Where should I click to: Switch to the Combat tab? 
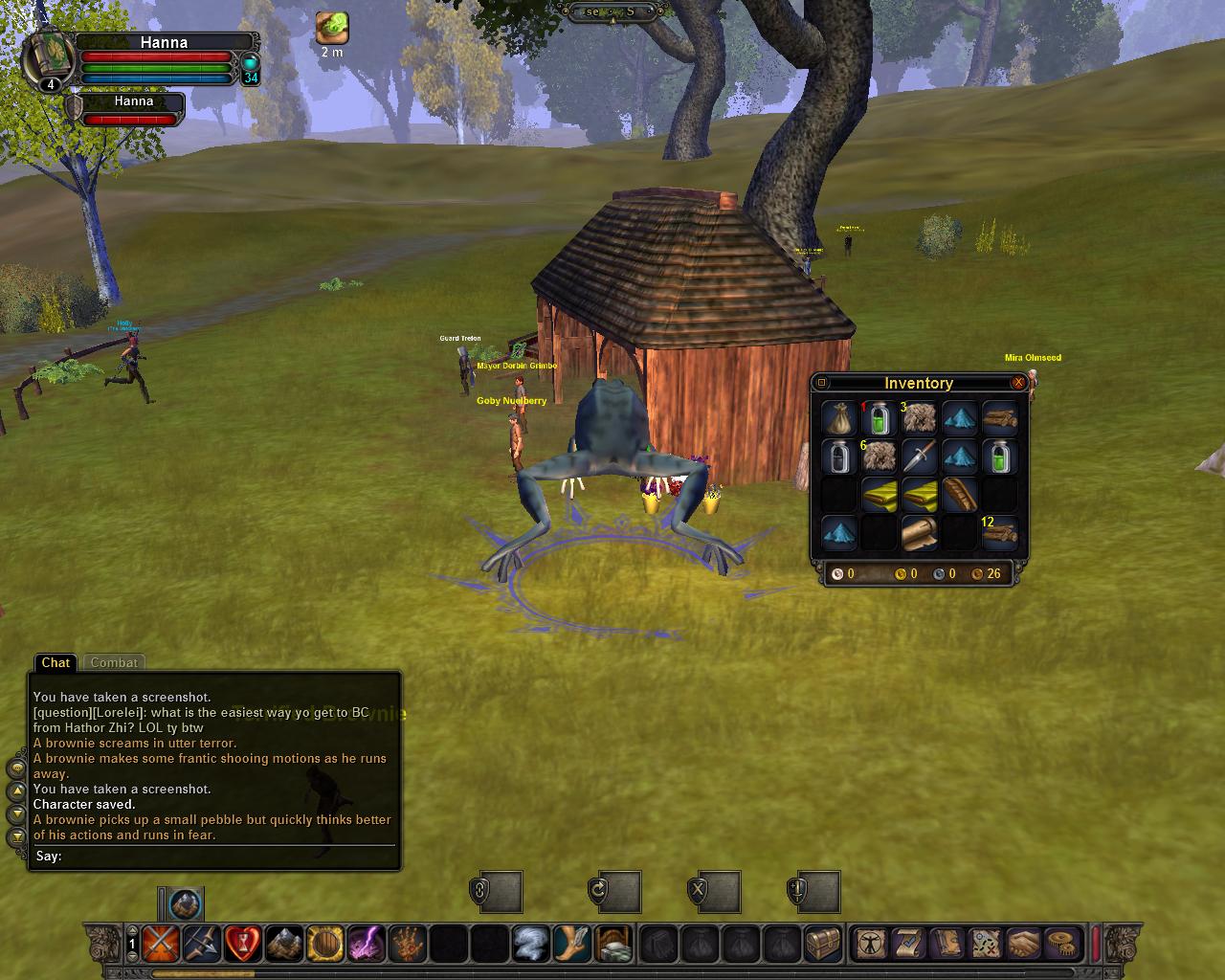[x=114, y=662]
